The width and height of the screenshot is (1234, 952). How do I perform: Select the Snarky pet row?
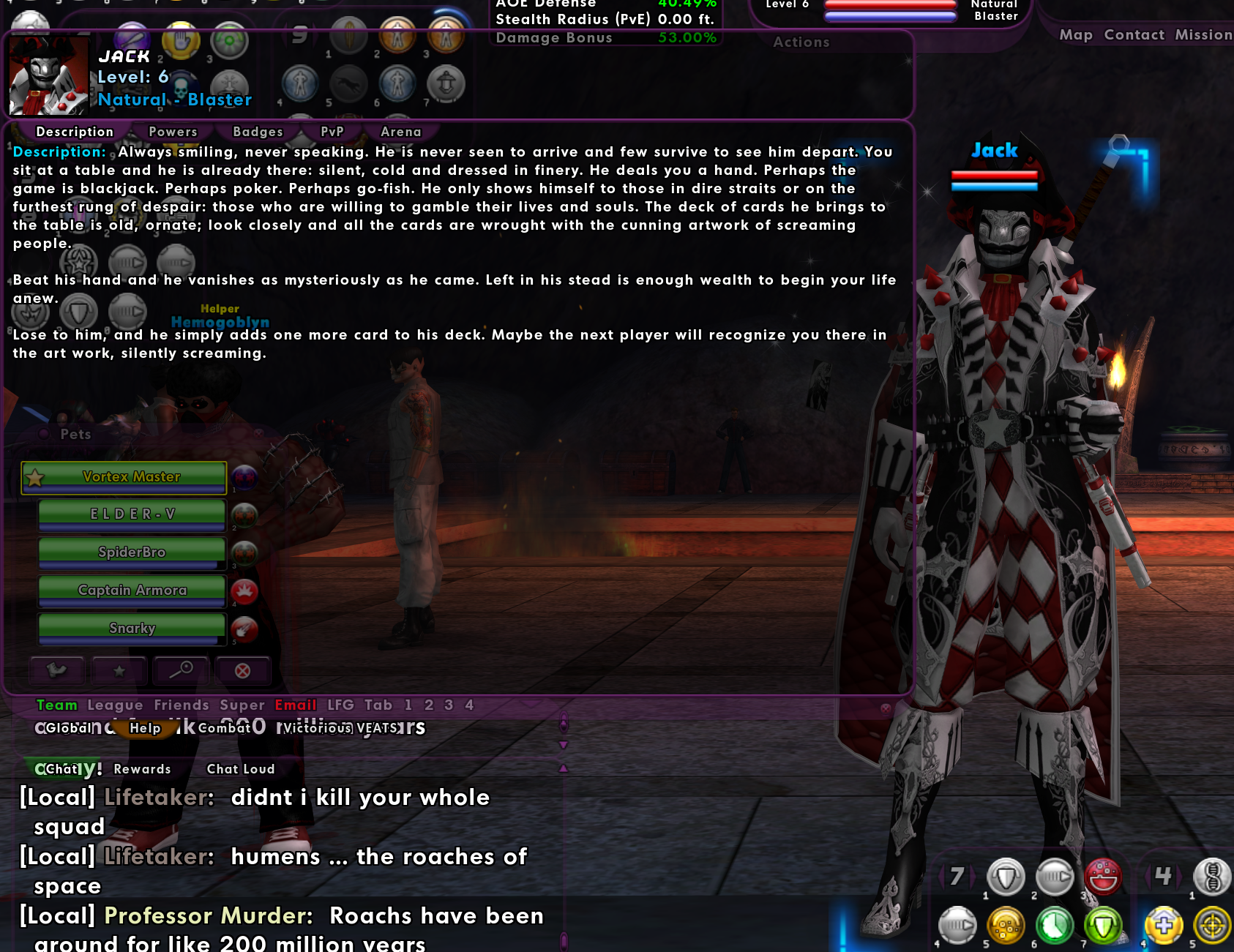[x=132, y=629]
